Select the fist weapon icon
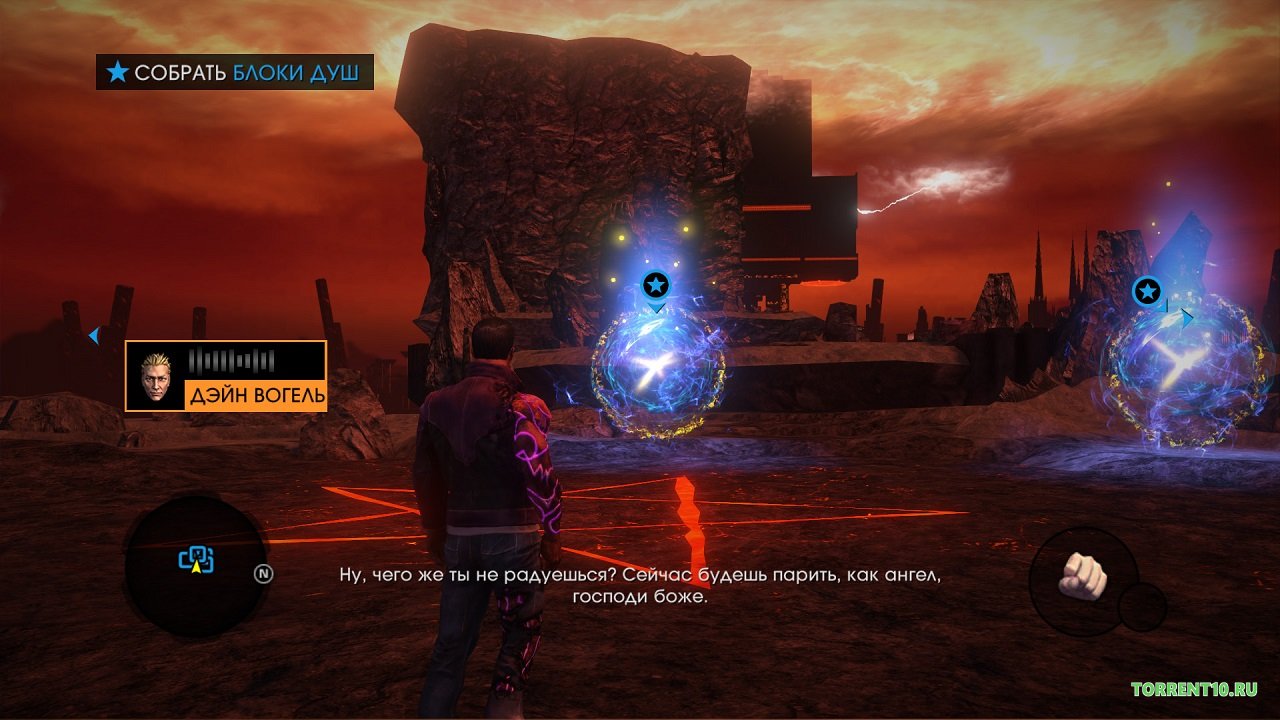 (x=1083, y=576)
